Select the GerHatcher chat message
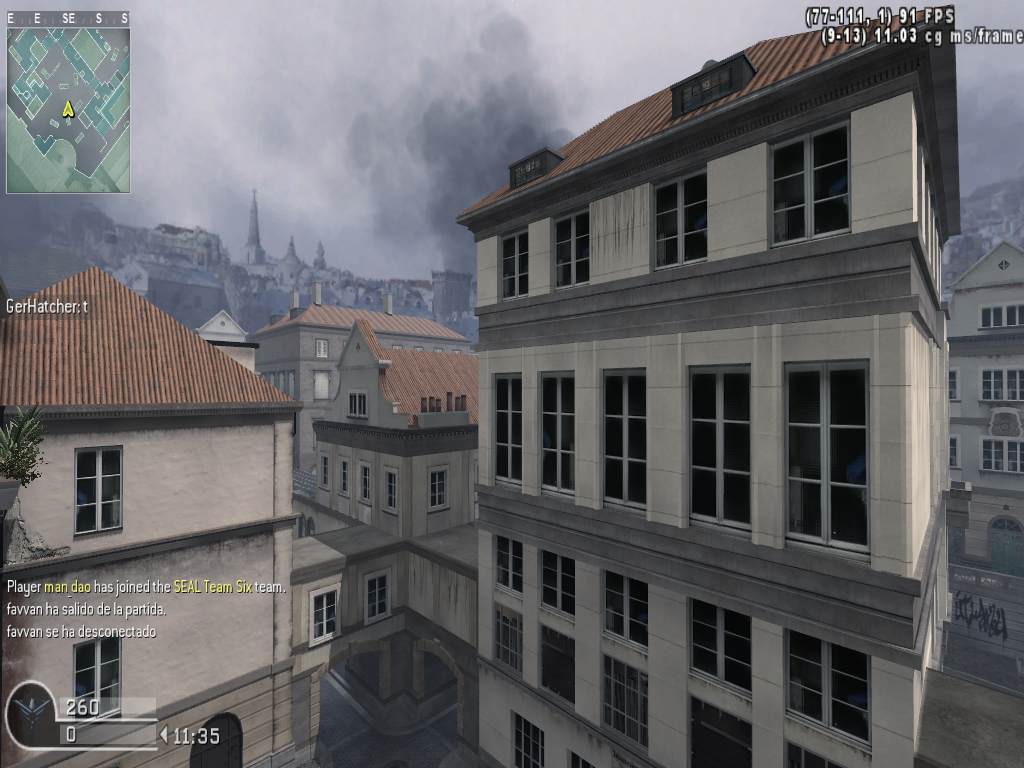Image resolution: width=1024 pixels, height=768 pixels. tap(47, 307)
